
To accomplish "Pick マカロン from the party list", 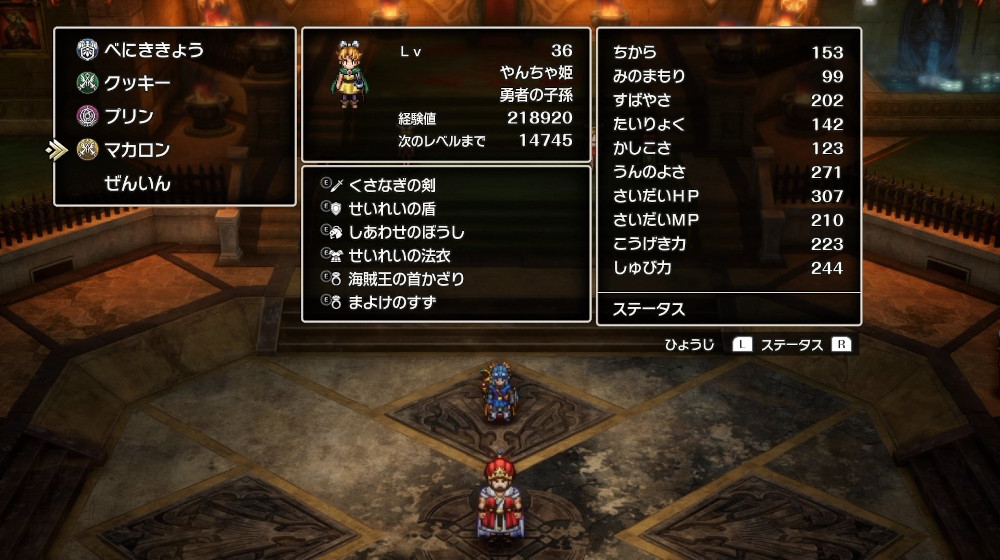I will [x=137, y=150].
